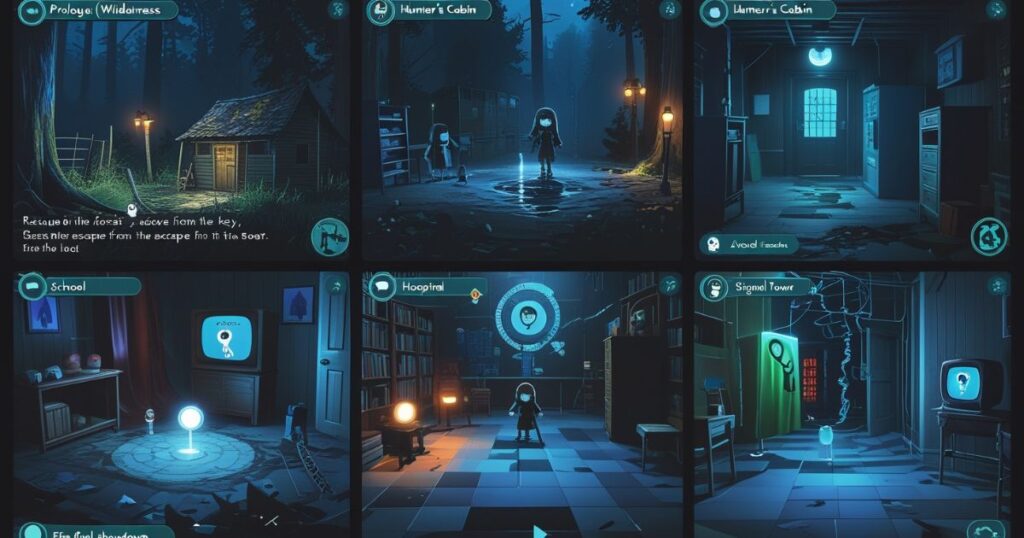The width and height of the screenshot is (1024, 538).
Task: Click the round target icon above Hospital room
Action: 524,320
